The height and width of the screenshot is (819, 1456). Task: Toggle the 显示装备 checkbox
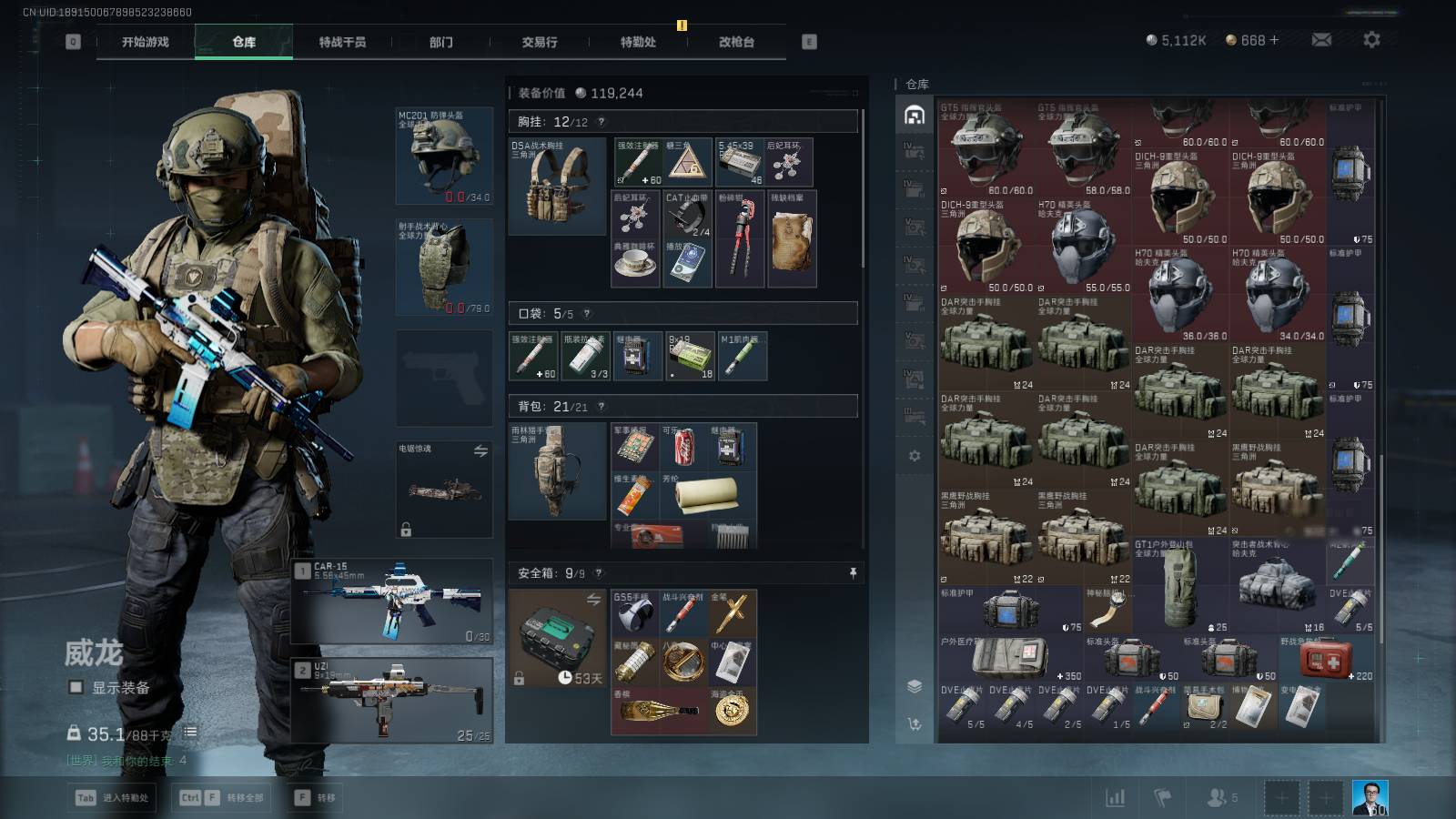pos(76,688)
